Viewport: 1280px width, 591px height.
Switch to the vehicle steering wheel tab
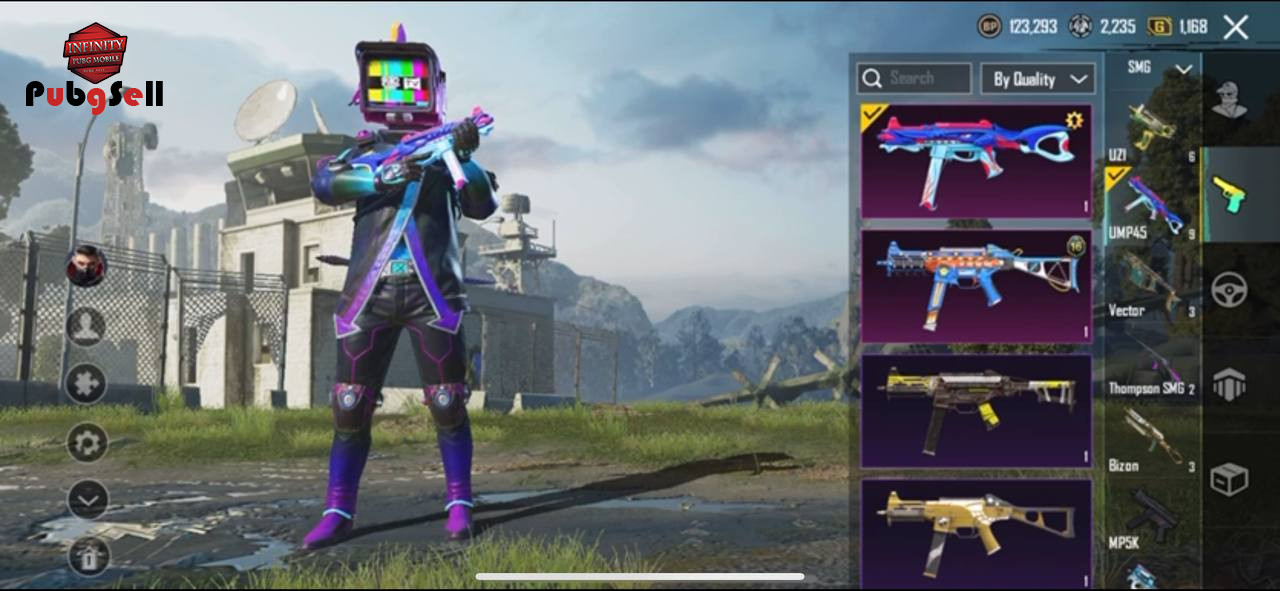(1229, 290)
